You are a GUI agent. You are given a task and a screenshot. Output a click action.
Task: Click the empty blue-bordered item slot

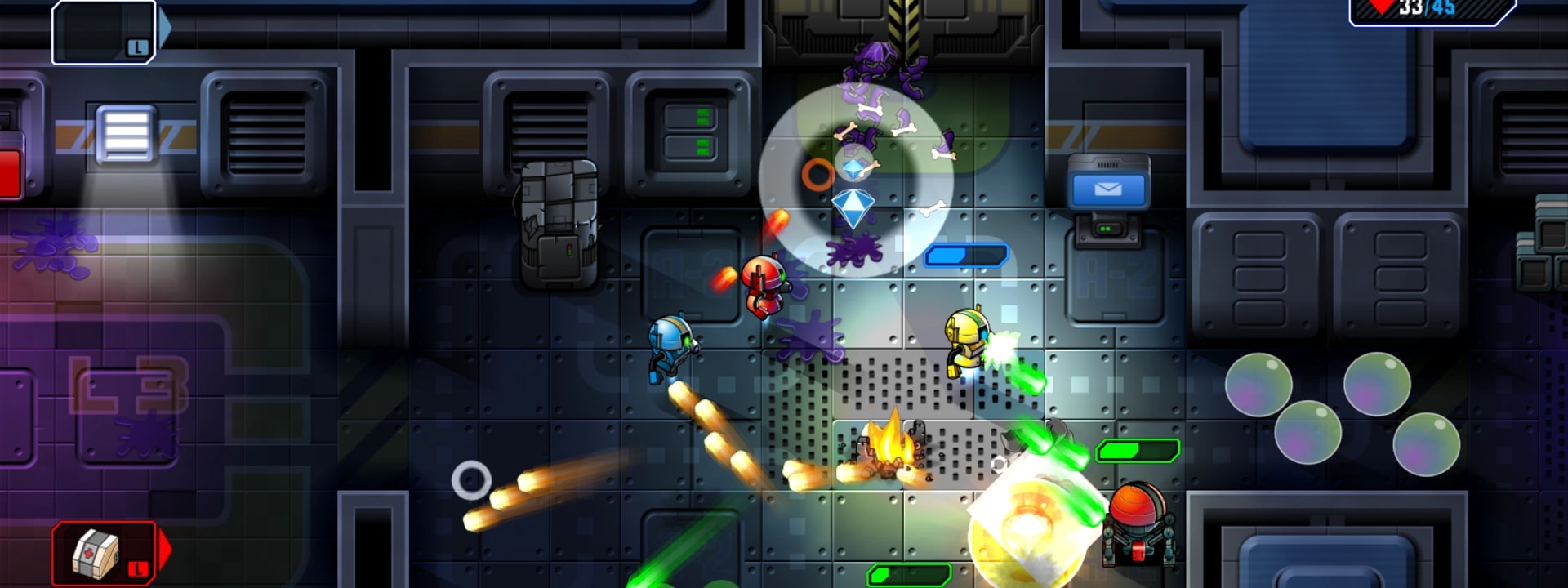pyautogui.click(x=104, y=32)
